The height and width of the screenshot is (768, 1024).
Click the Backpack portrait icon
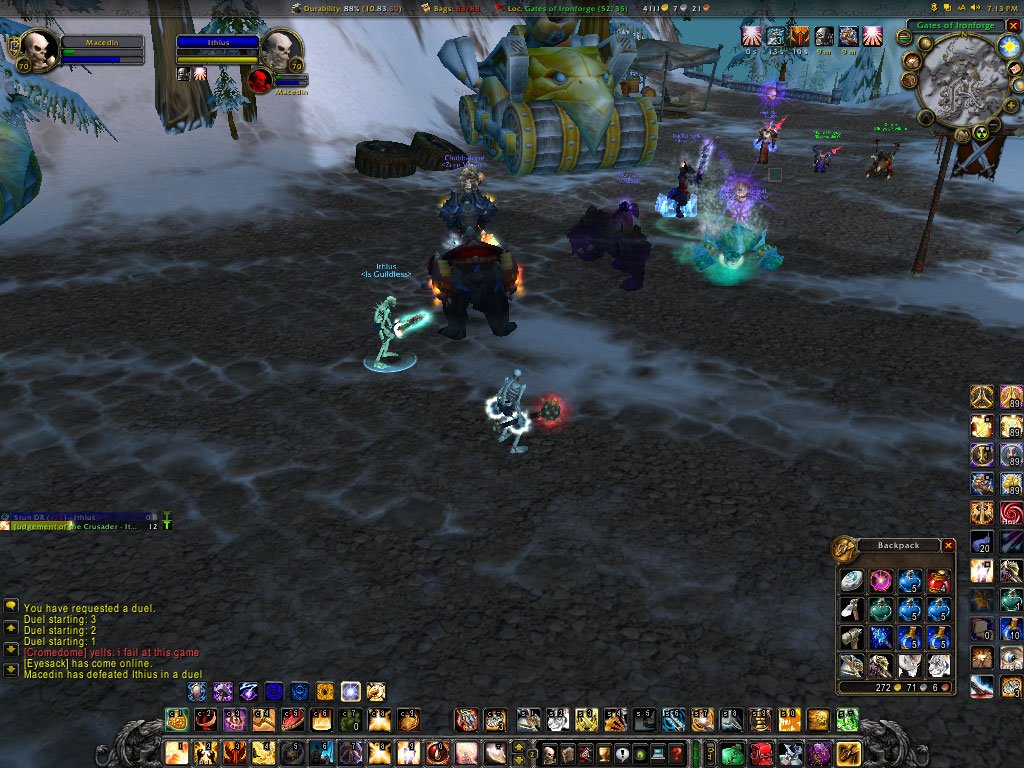click(x=845, y=548)
